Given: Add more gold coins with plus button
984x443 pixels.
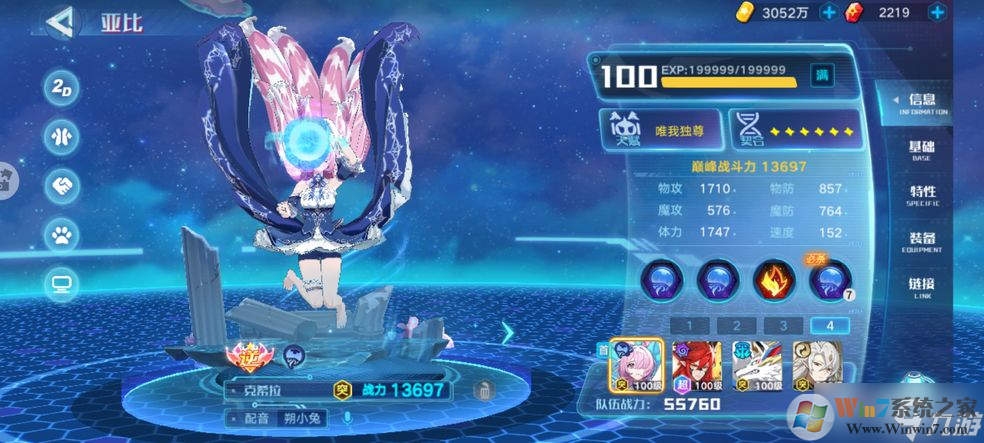Looking at the screenshot, I should [828, 12].
